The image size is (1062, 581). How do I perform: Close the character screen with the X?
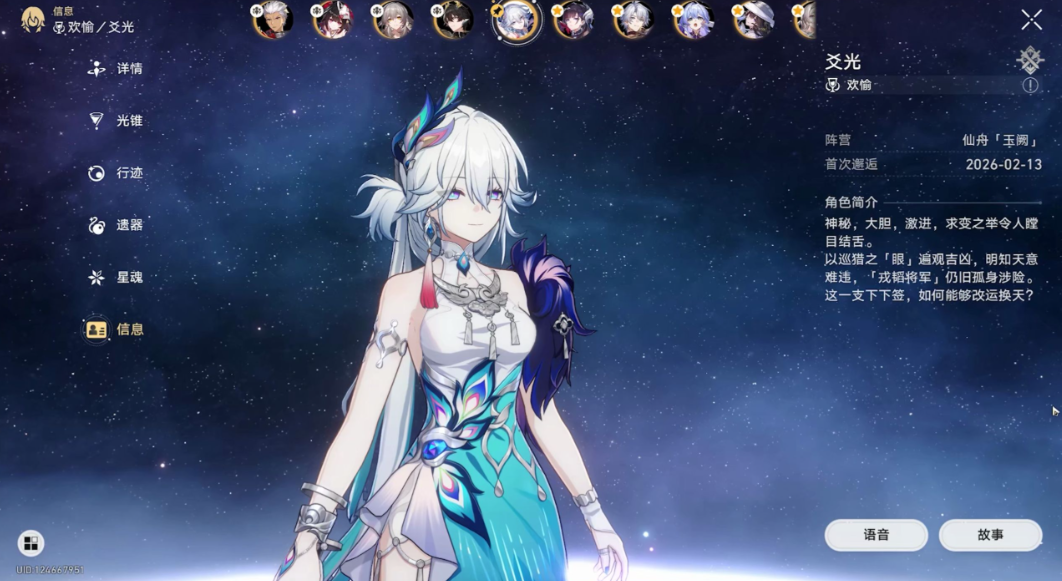pyautogui.click(x=1031, y=20)
